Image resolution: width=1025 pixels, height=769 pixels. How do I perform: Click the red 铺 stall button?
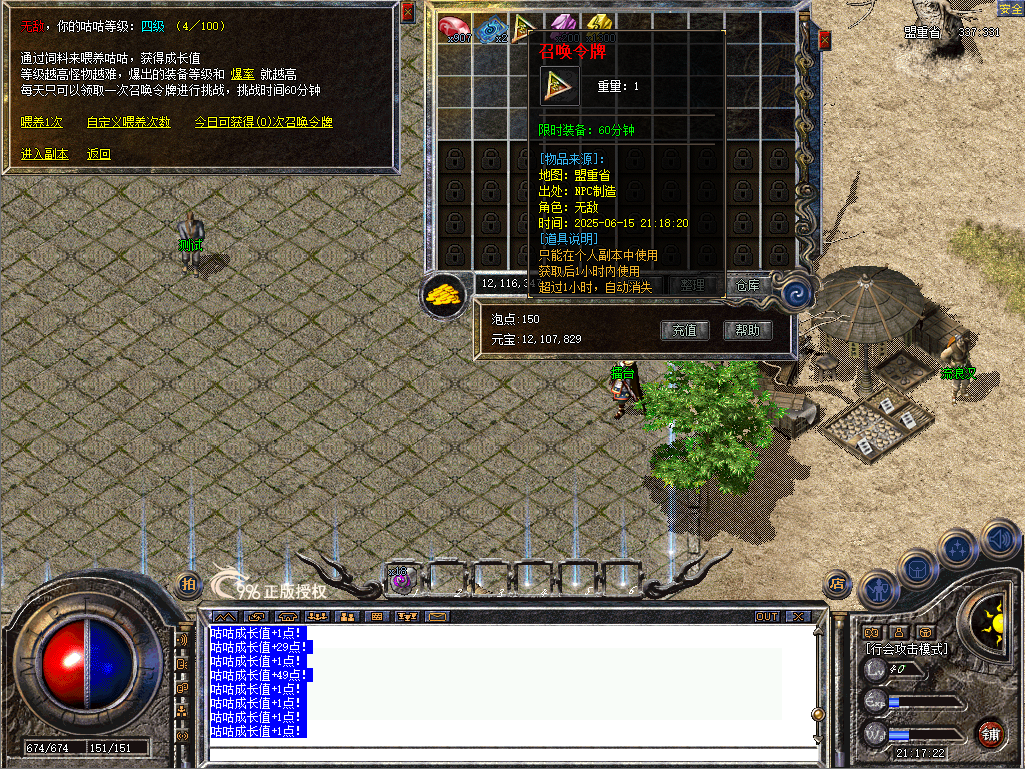pos(990,733)
